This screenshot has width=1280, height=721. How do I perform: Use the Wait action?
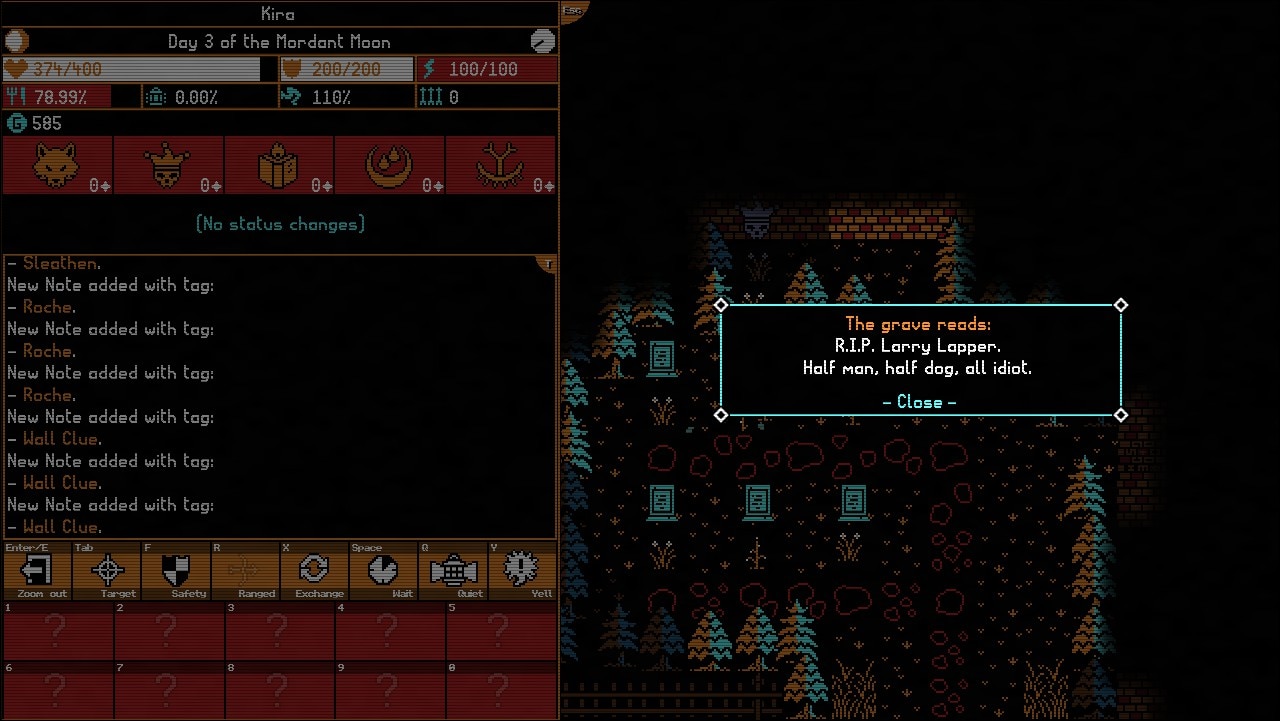pos(383,571)
